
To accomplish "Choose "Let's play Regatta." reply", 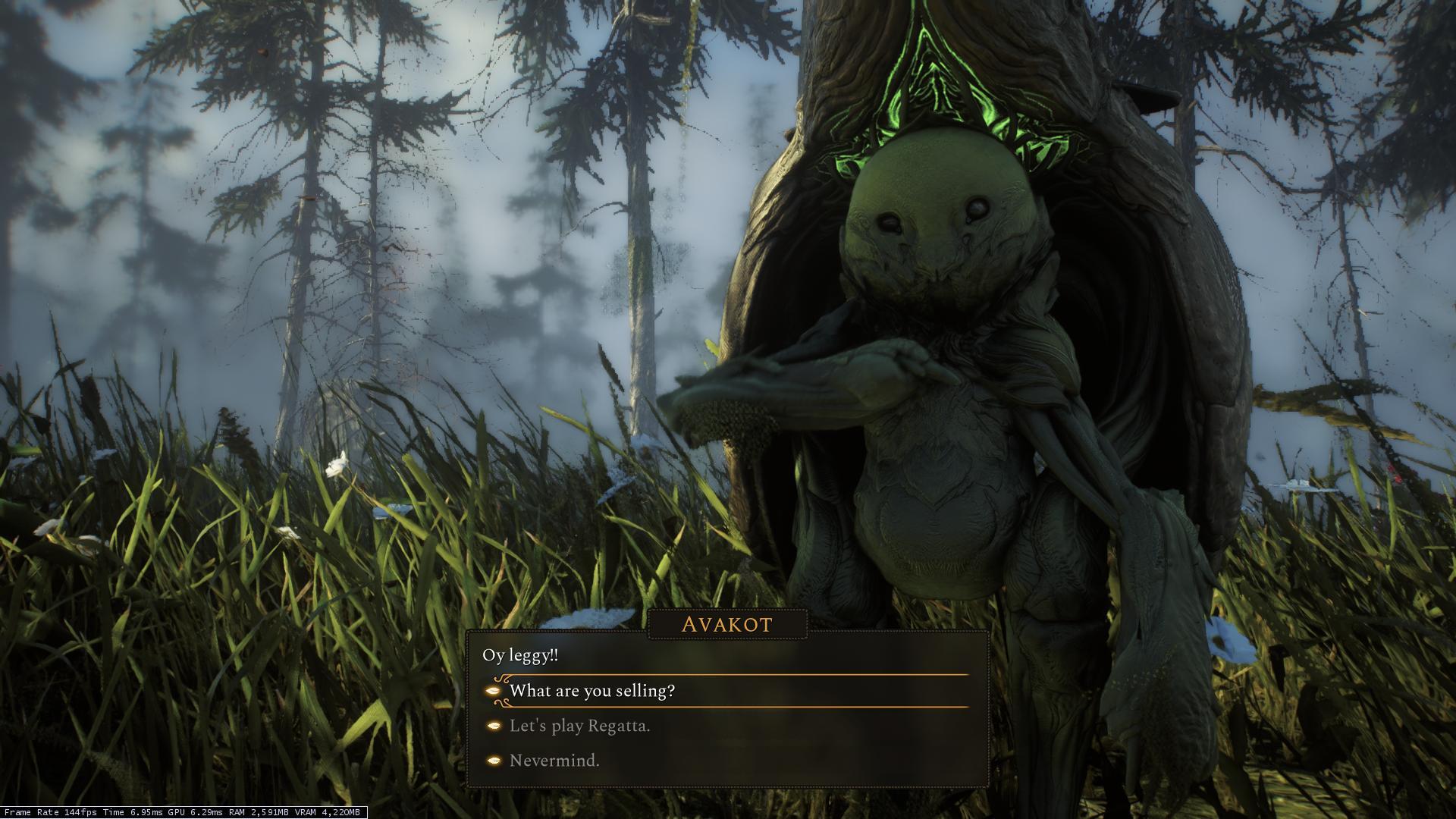I will click(579, 726).
